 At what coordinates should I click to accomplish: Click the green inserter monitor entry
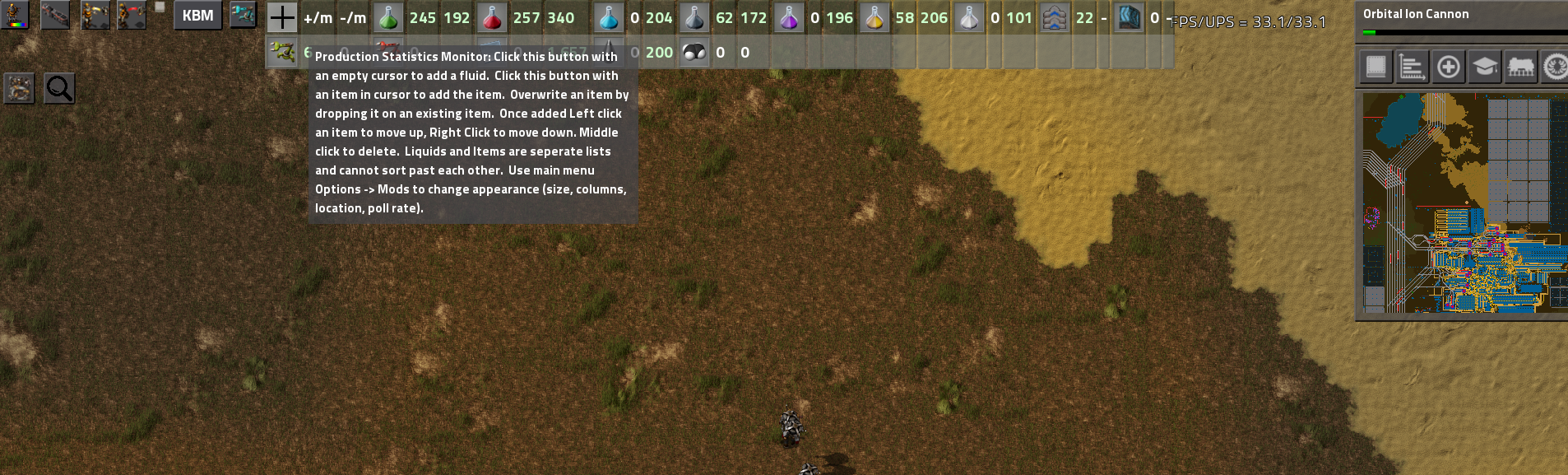(282, 52)
